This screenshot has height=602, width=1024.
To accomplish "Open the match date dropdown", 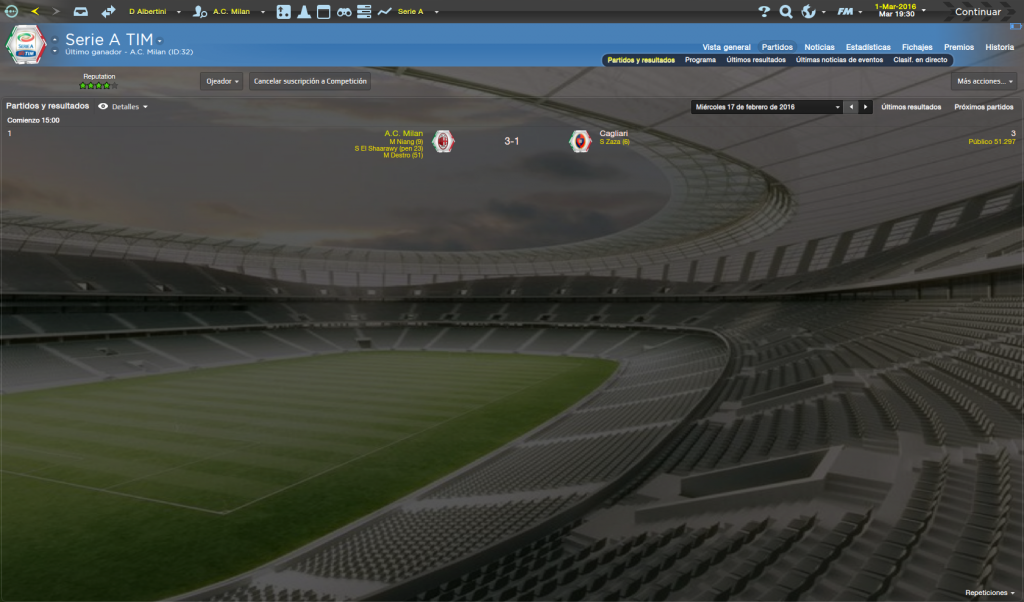I will tap(767, 106).
